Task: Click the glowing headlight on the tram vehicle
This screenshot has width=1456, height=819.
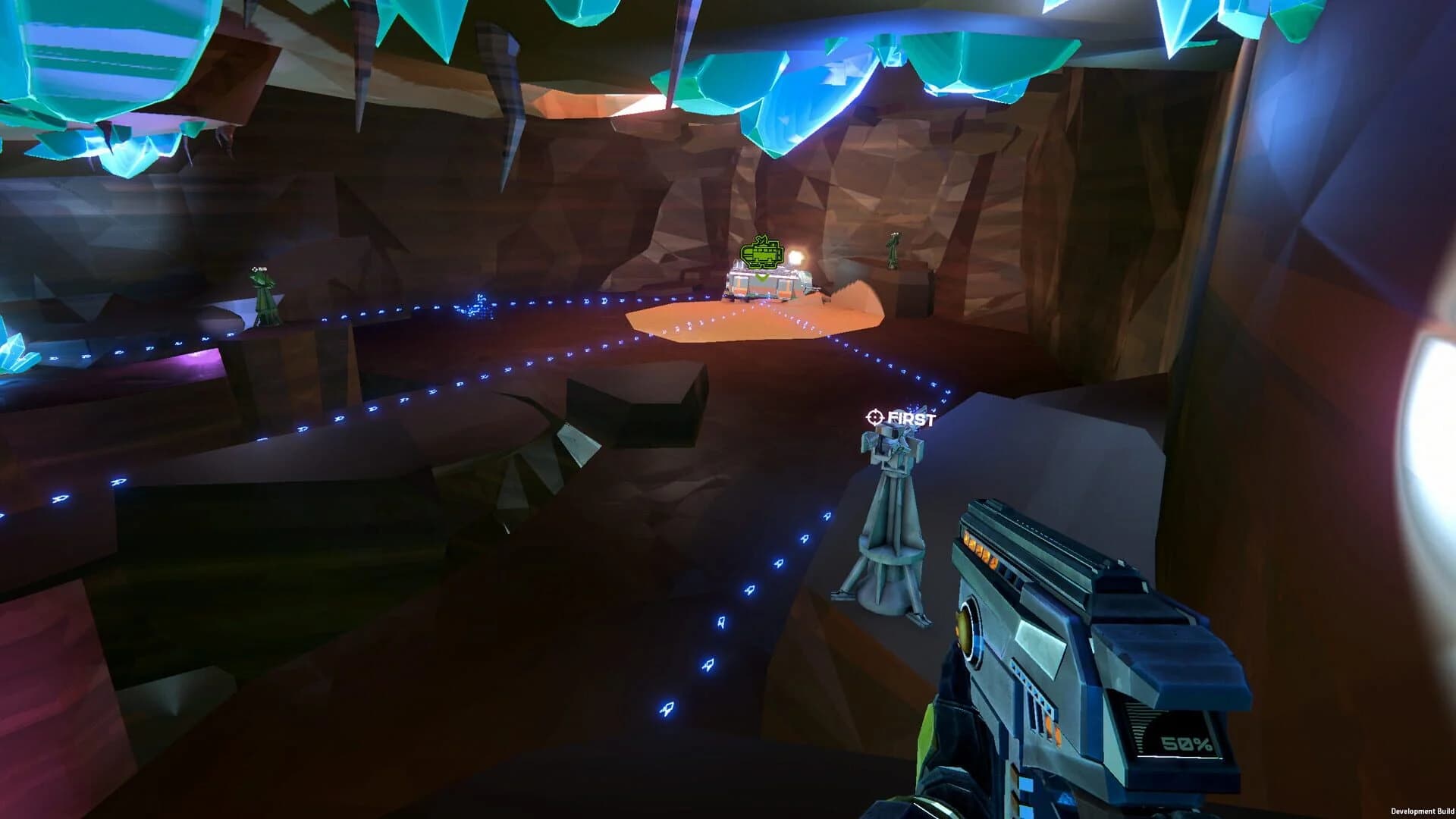Action: pos(795,256)
